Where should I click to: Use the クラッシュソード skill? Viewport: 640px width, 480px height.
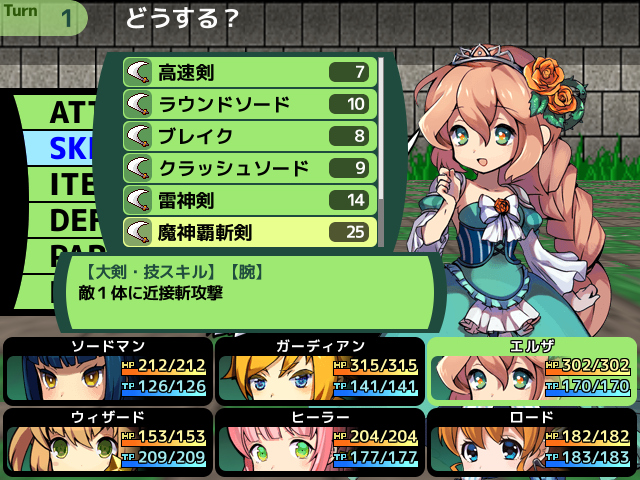pyautogui.click(x=249, y=168)
